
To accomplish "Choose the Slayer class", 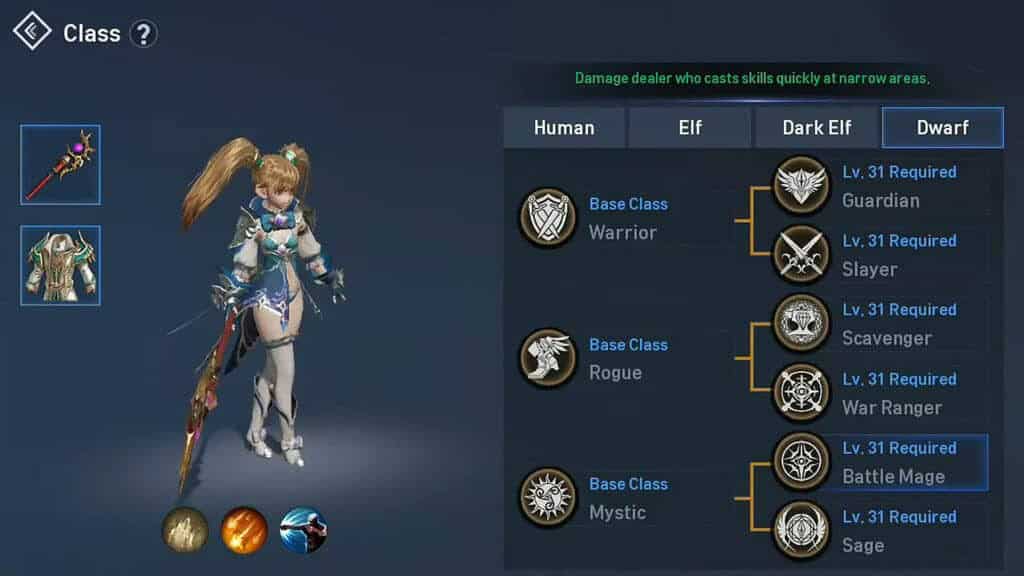I will (802, 255).
